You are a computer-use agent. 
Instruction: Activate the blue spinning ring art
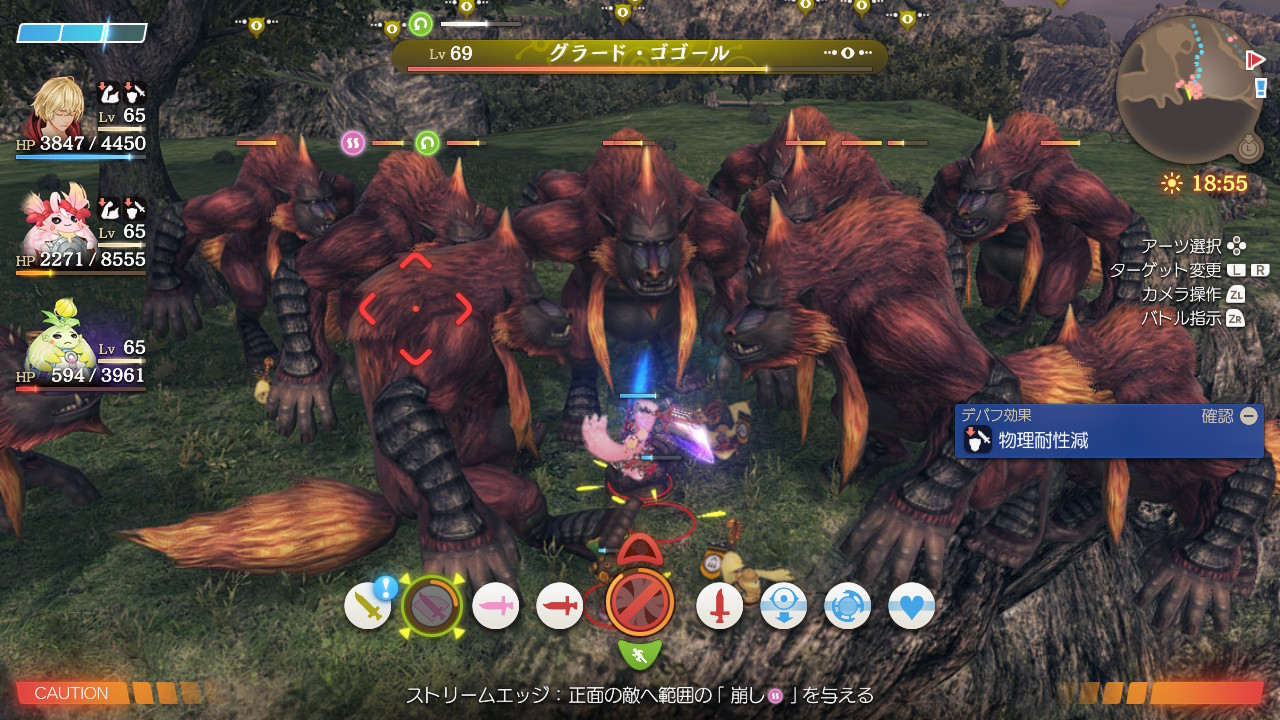848,606
